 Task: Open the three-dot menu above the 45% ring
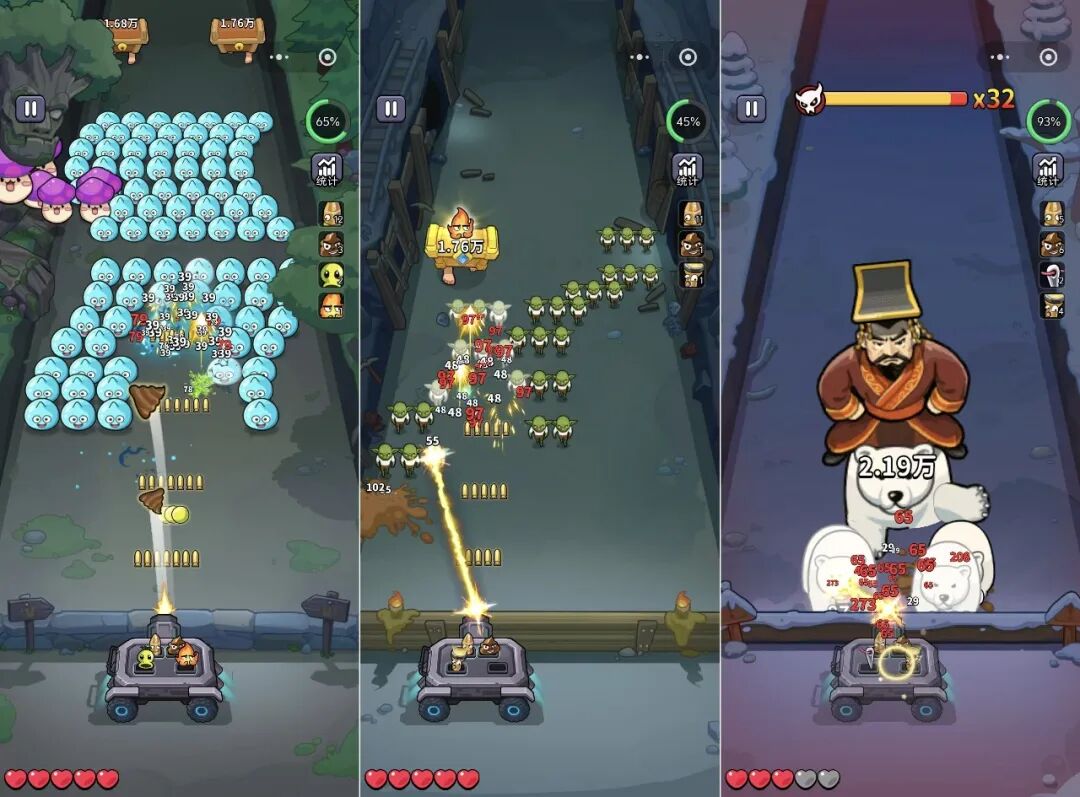641,57
